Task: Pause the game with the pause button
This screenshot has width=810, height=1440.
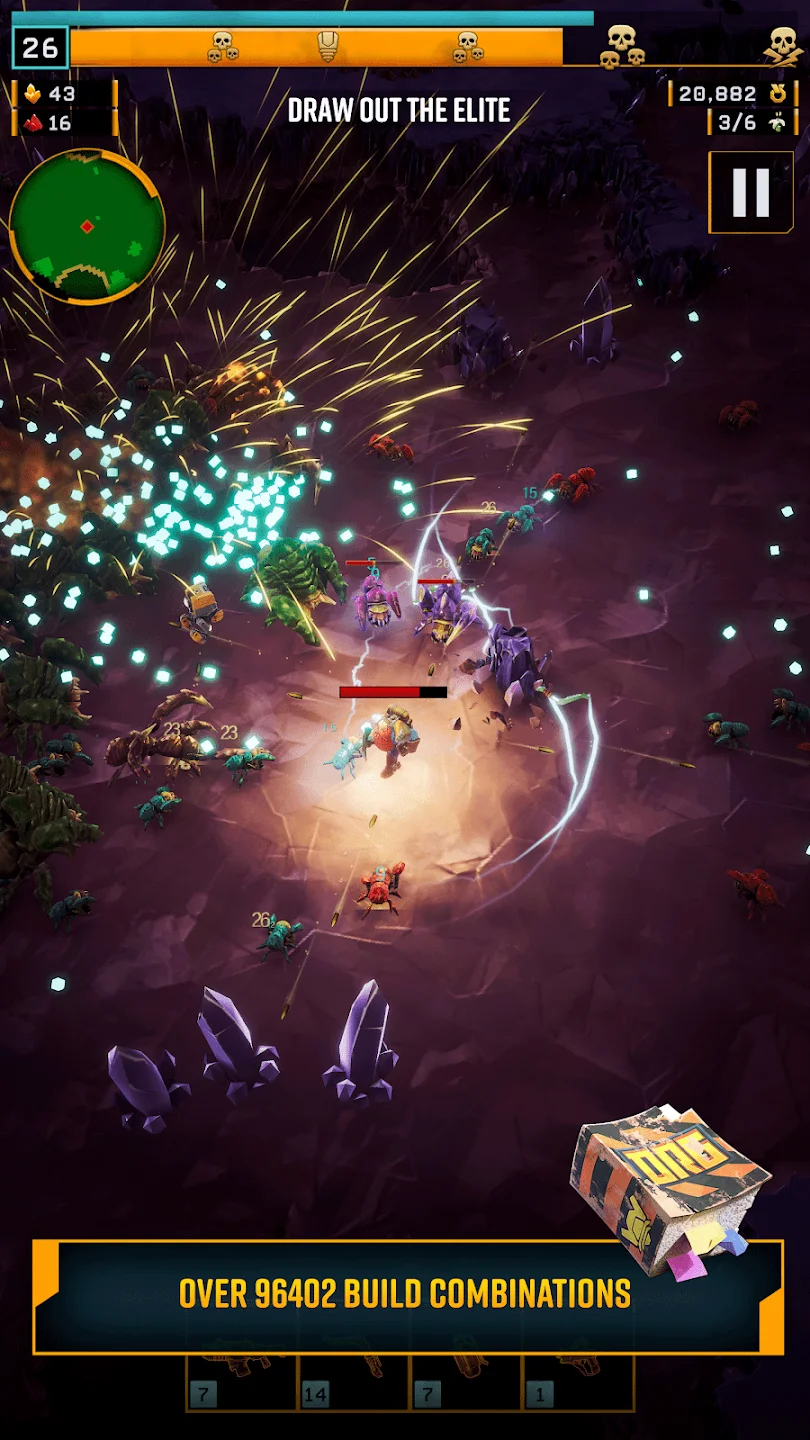Action: [750, 192]
